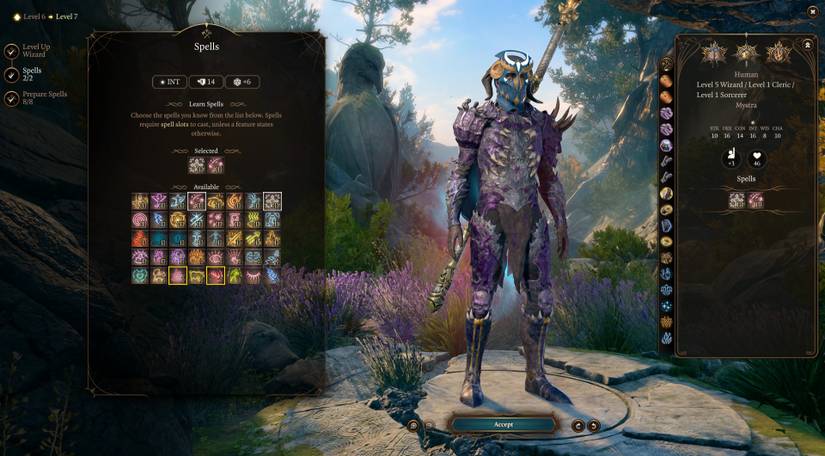The height and width of the screenshot is (456, 825).
Task: Accept the level up choices
Action: click(503, 424)
